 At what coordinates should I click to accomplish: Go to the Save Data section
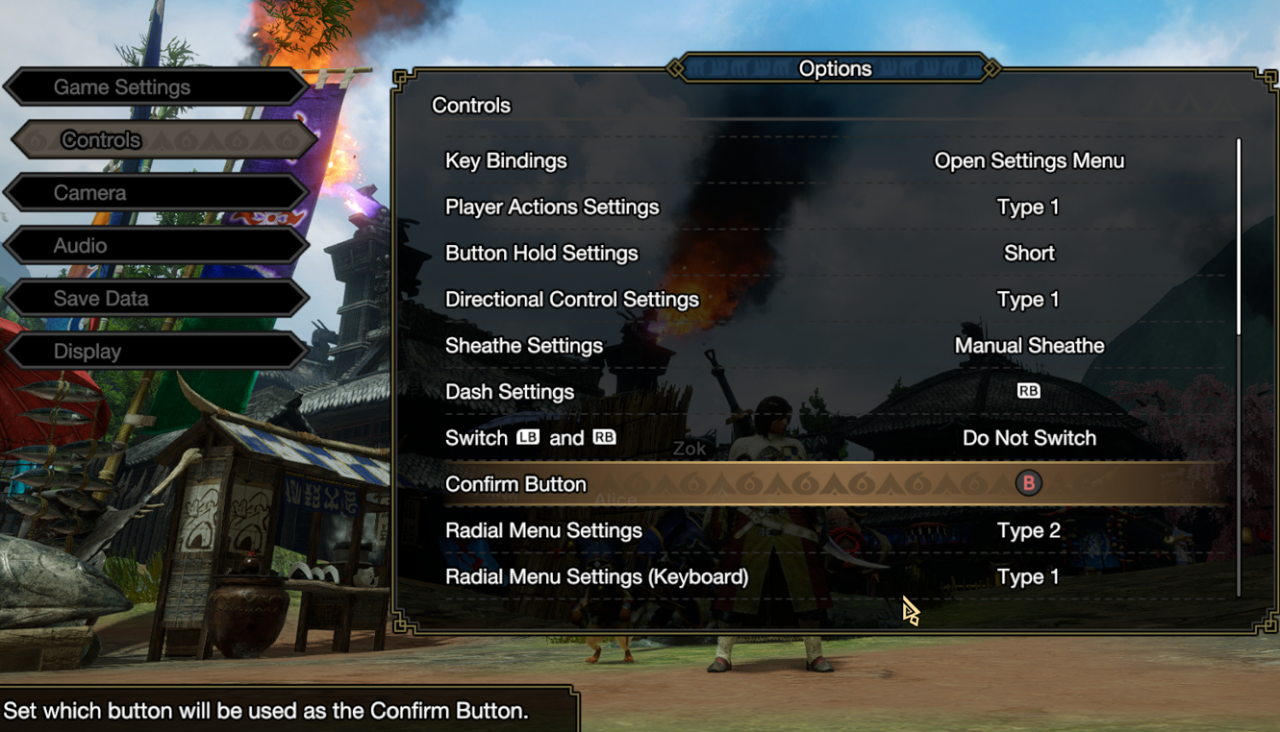[155, 299]
